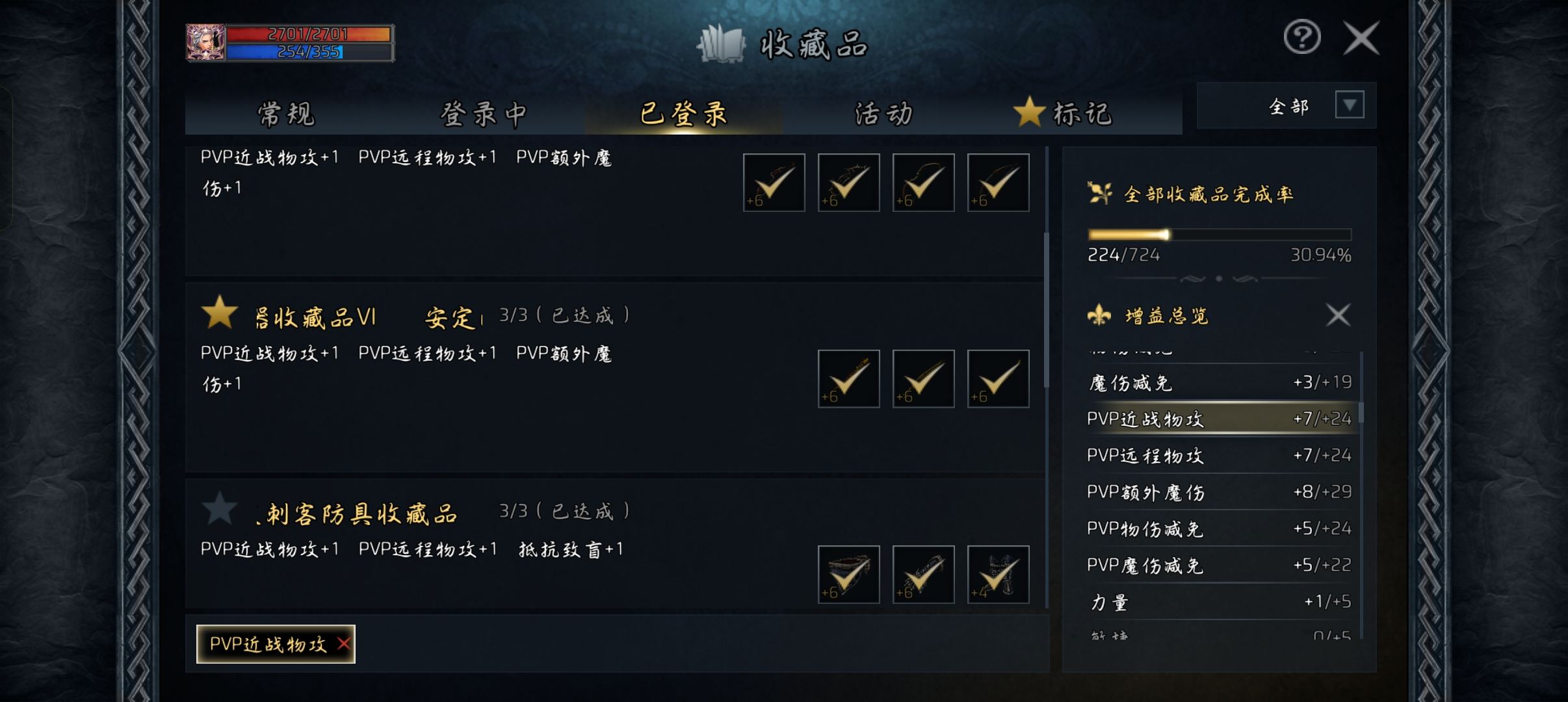Remove the PVP近战物攻 filter chip

(345, 643)
